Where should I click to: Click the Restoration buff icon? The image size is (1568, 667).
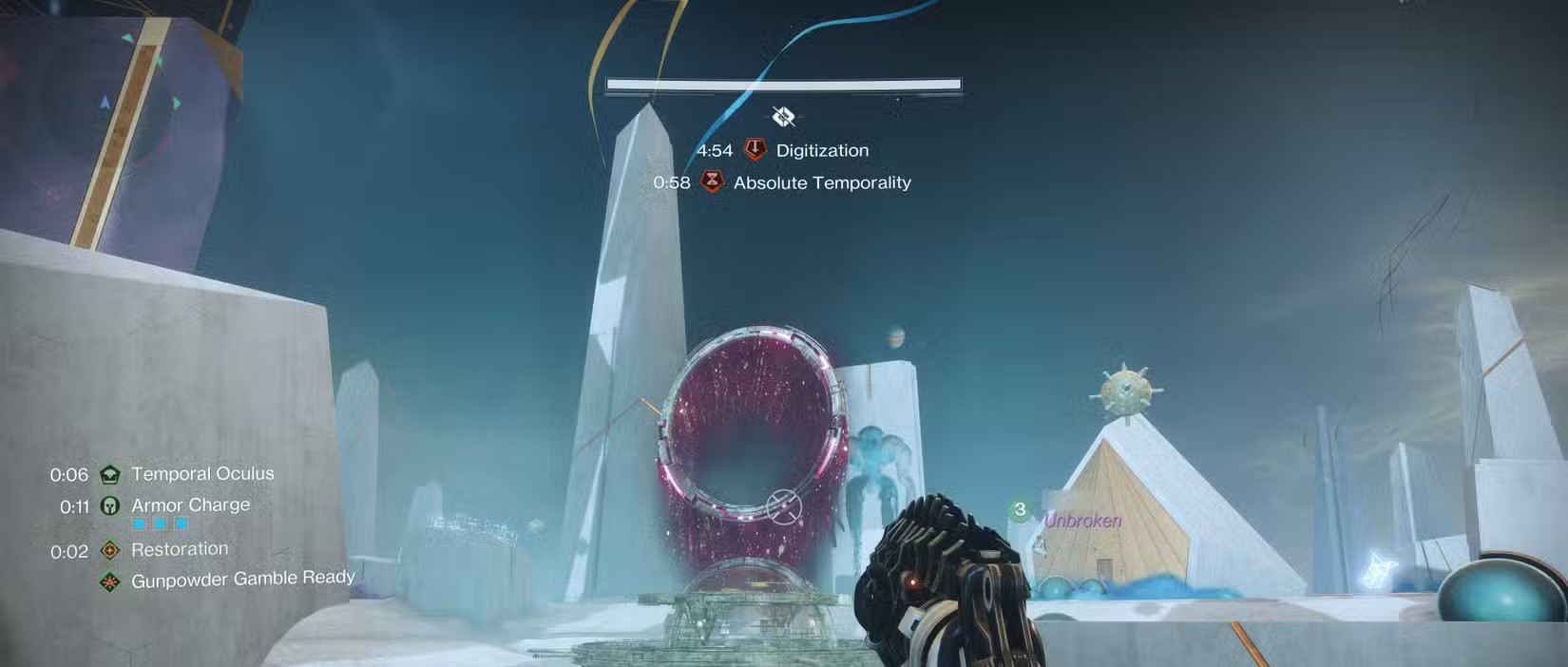pyautogui.click(x=110, y=550)
